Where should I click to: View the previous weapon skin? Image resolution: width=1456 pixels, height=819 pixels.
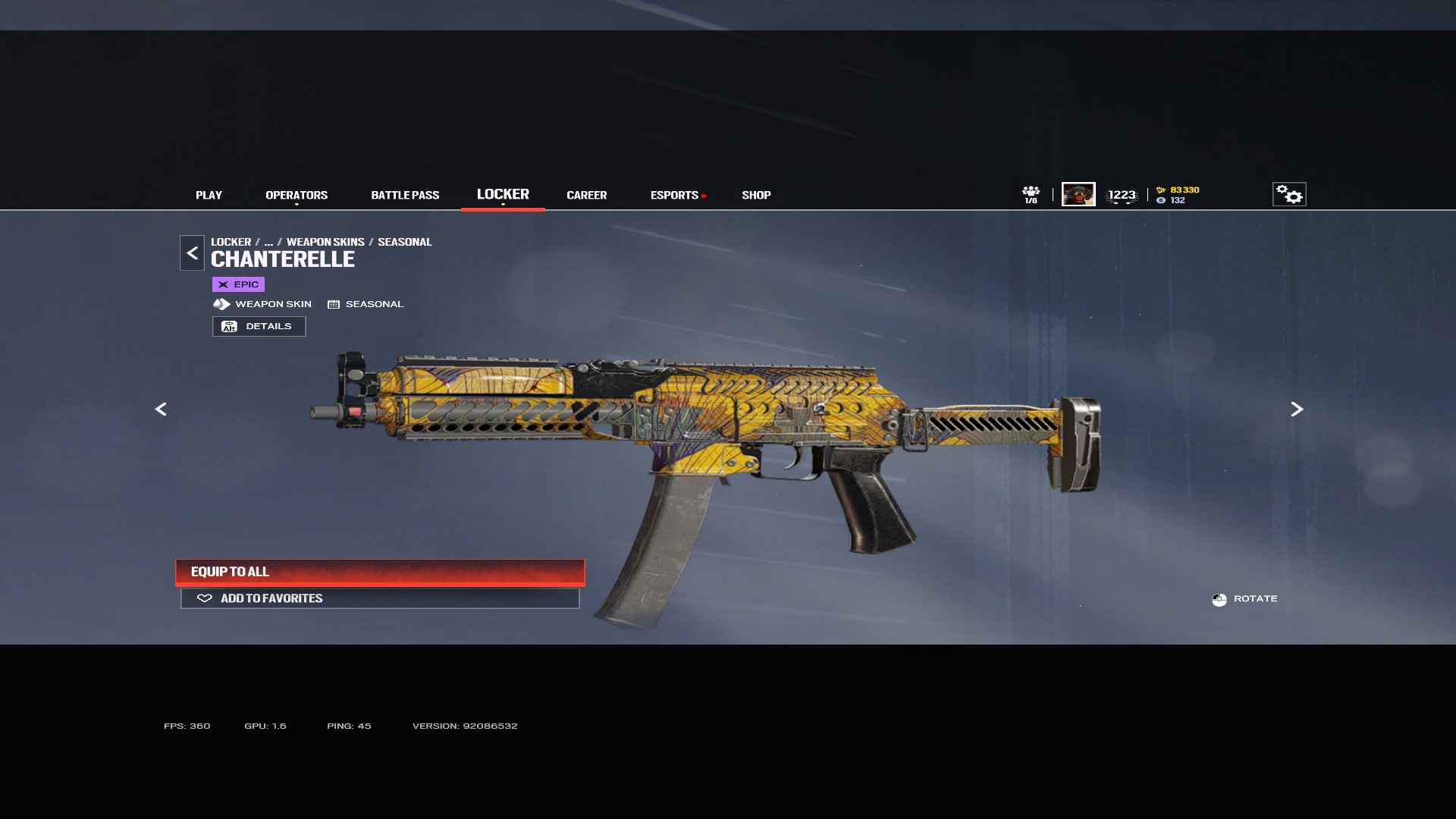[x=161, y=409]
